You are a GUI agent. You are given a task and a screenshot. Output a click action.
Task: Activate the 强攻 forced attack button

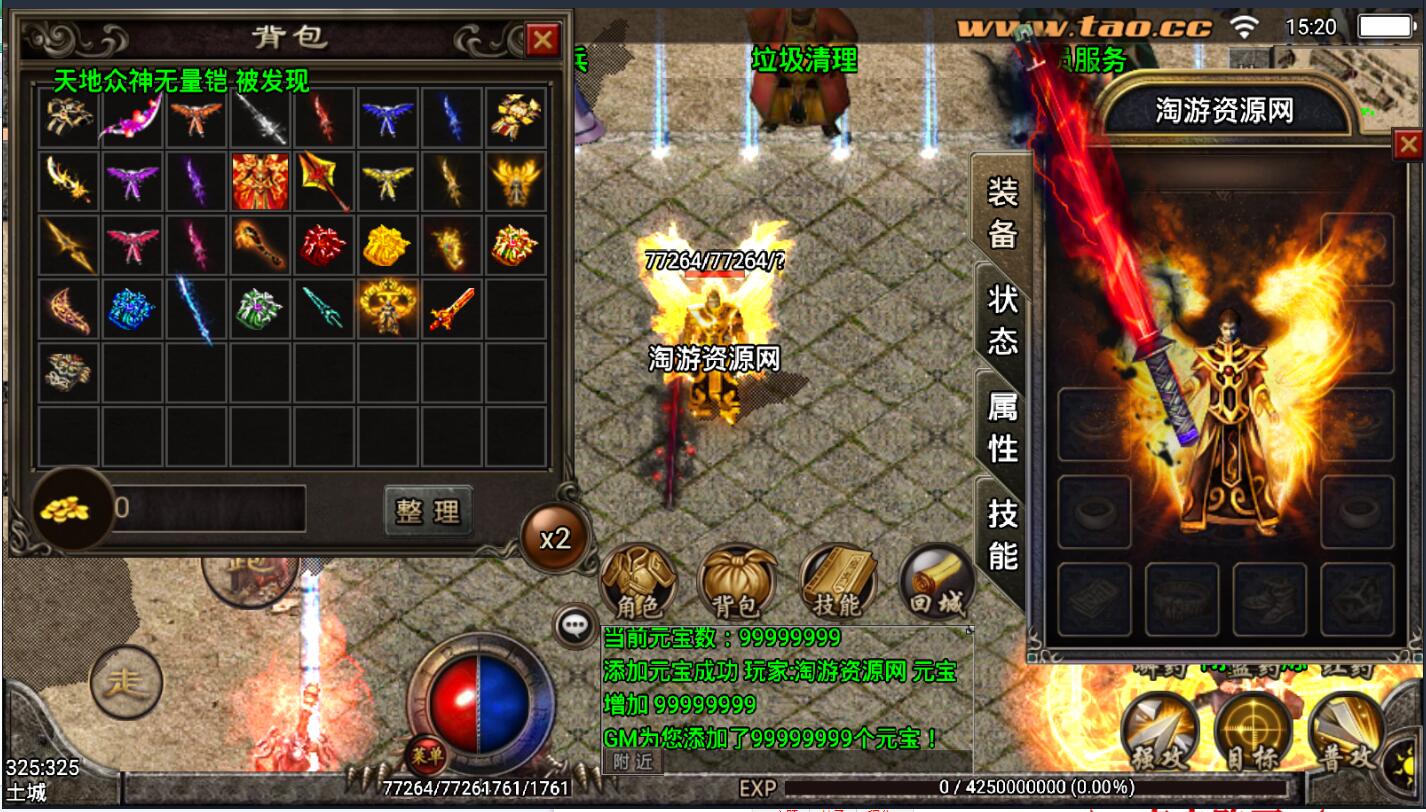pos(1158,730)
